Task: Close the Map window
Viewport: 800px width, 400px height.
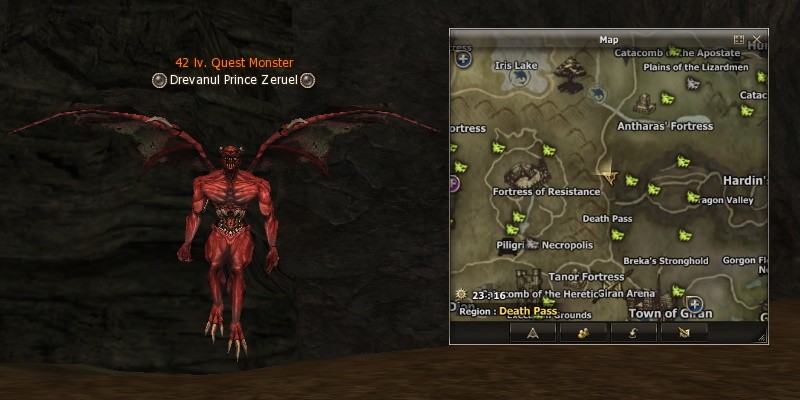Action: 757,39
